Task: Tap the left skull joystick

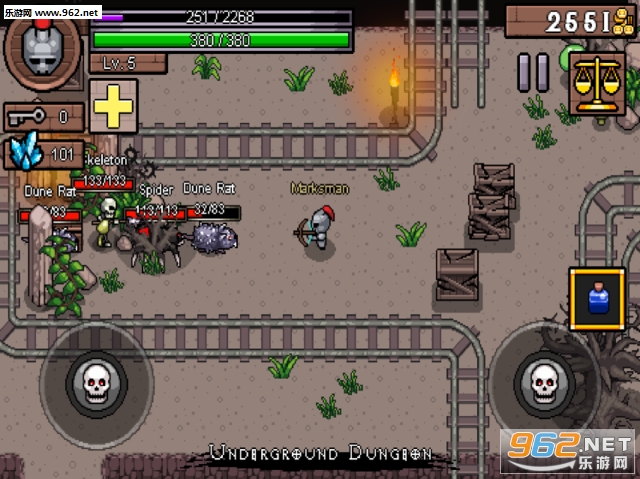Action: (95, 382)
